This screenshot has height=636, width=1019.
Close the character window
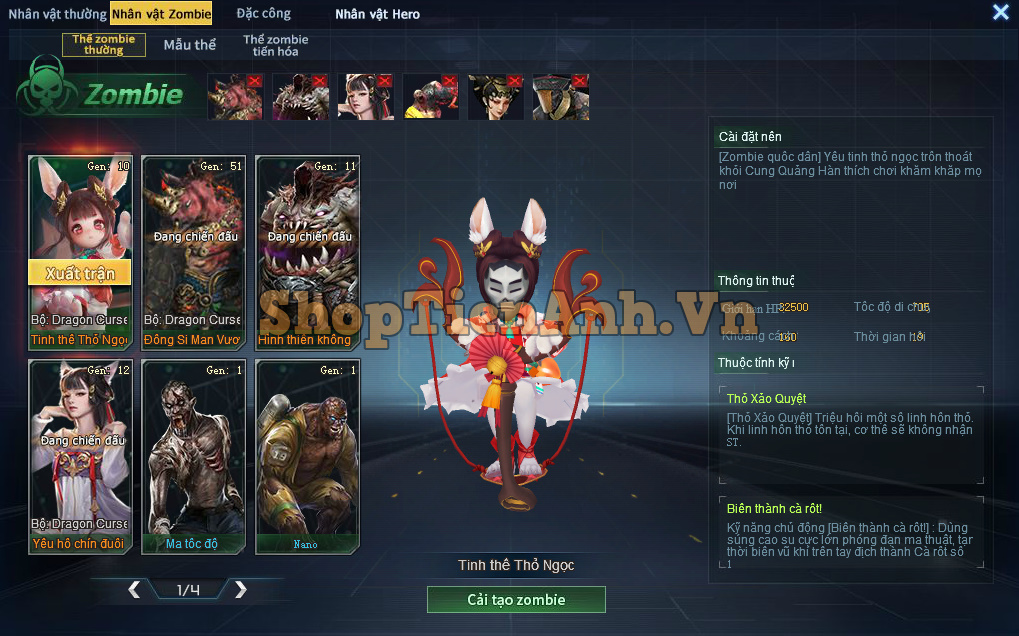(1000, 12)
